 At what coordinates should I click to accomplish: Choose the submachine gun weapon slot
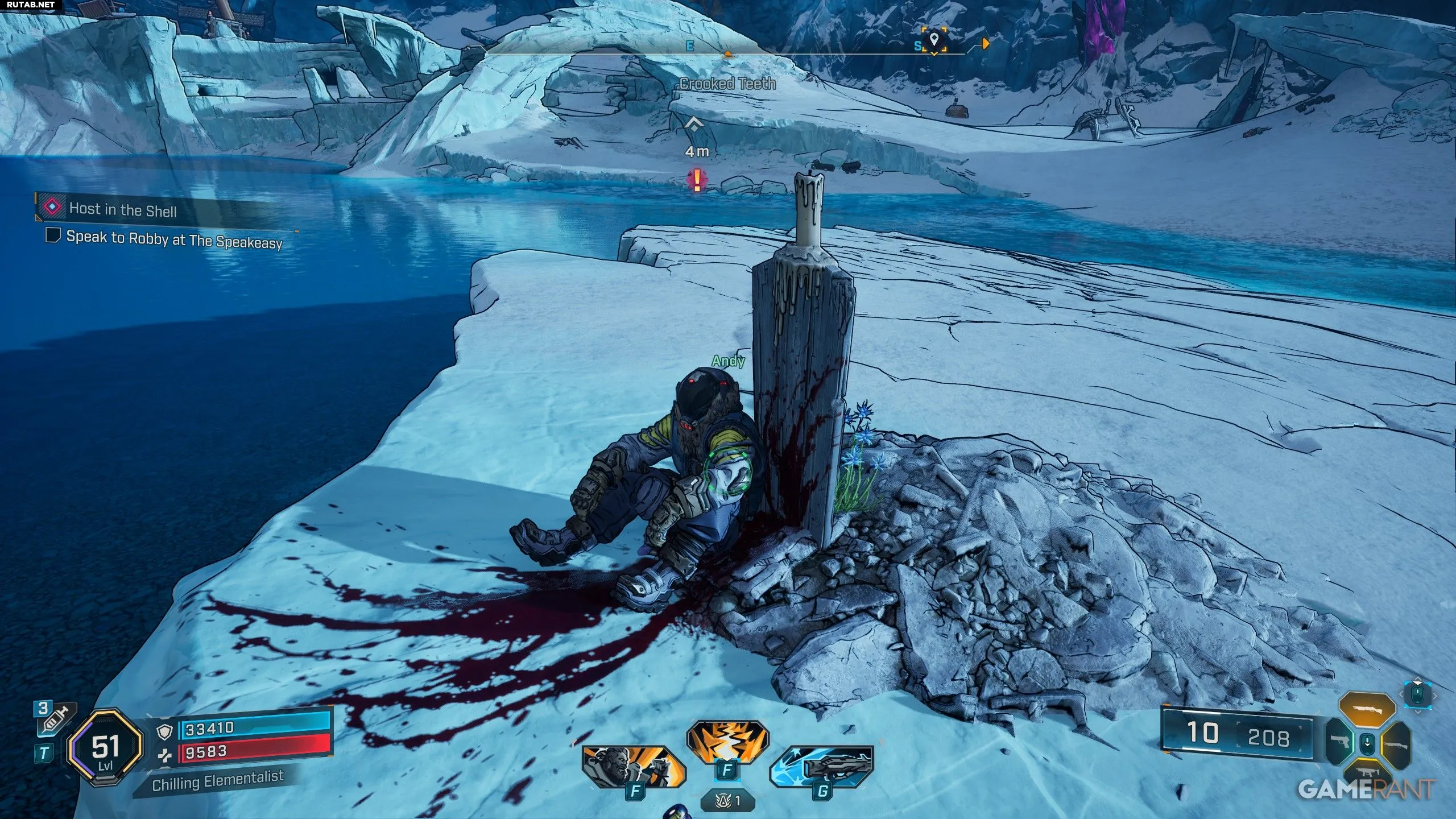point(1367,773)
